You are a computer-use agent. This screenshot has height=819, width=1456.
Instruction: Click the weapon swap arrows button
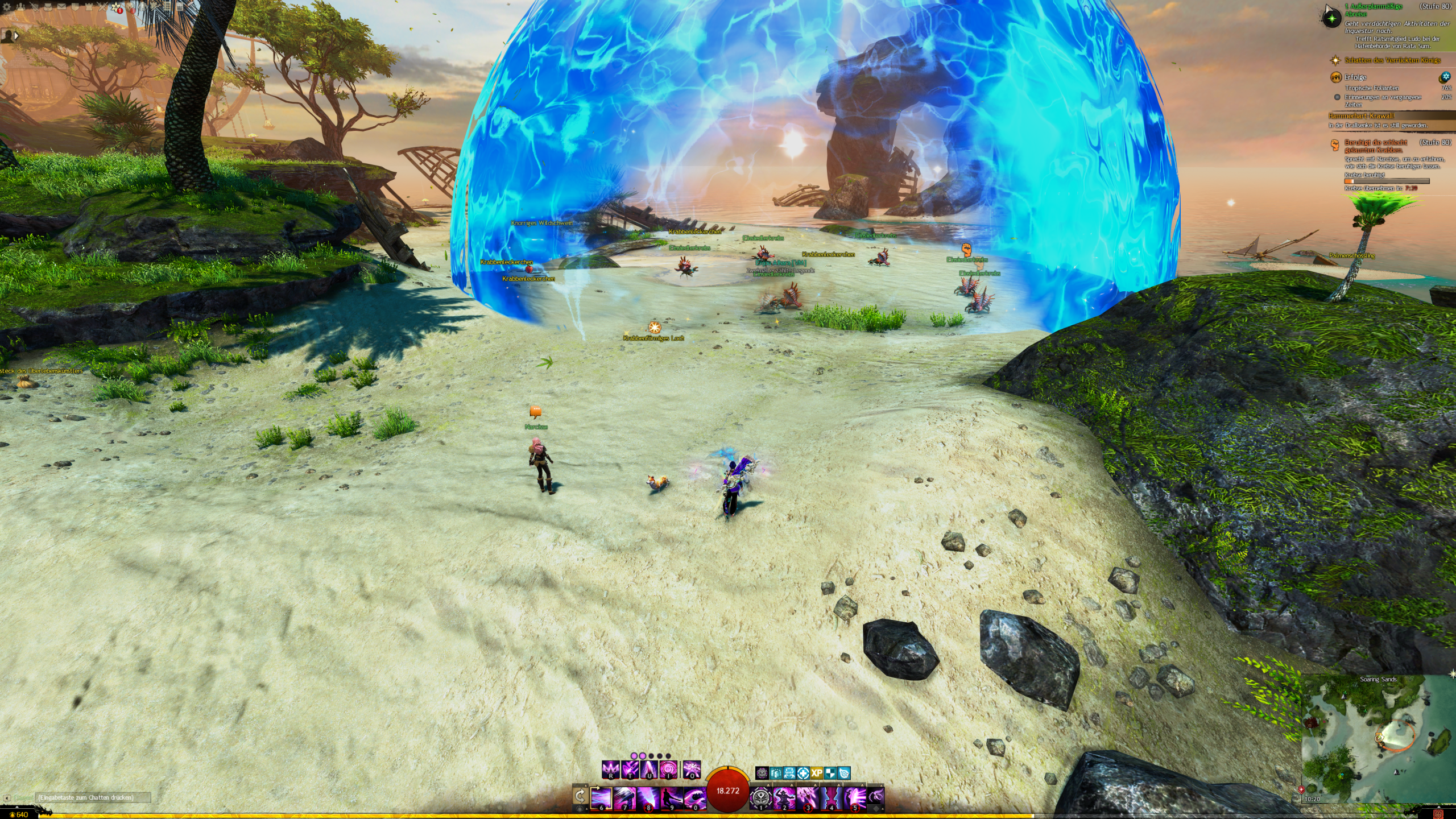[580, 795]
